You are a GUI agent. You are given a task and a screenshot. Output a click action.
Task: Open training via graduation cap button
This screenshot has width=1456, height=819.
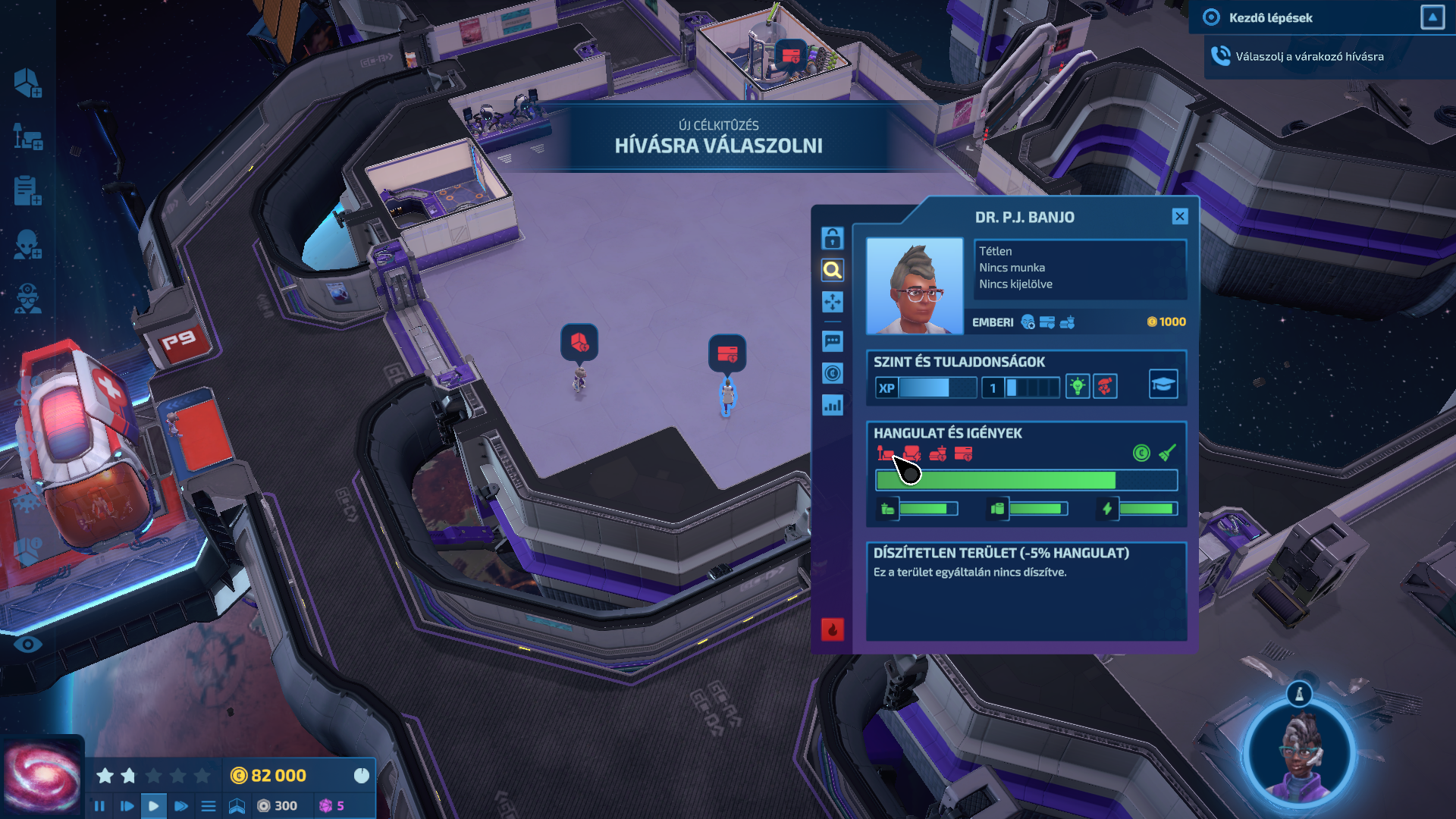pyautogui.click(x=1163, y=384)
